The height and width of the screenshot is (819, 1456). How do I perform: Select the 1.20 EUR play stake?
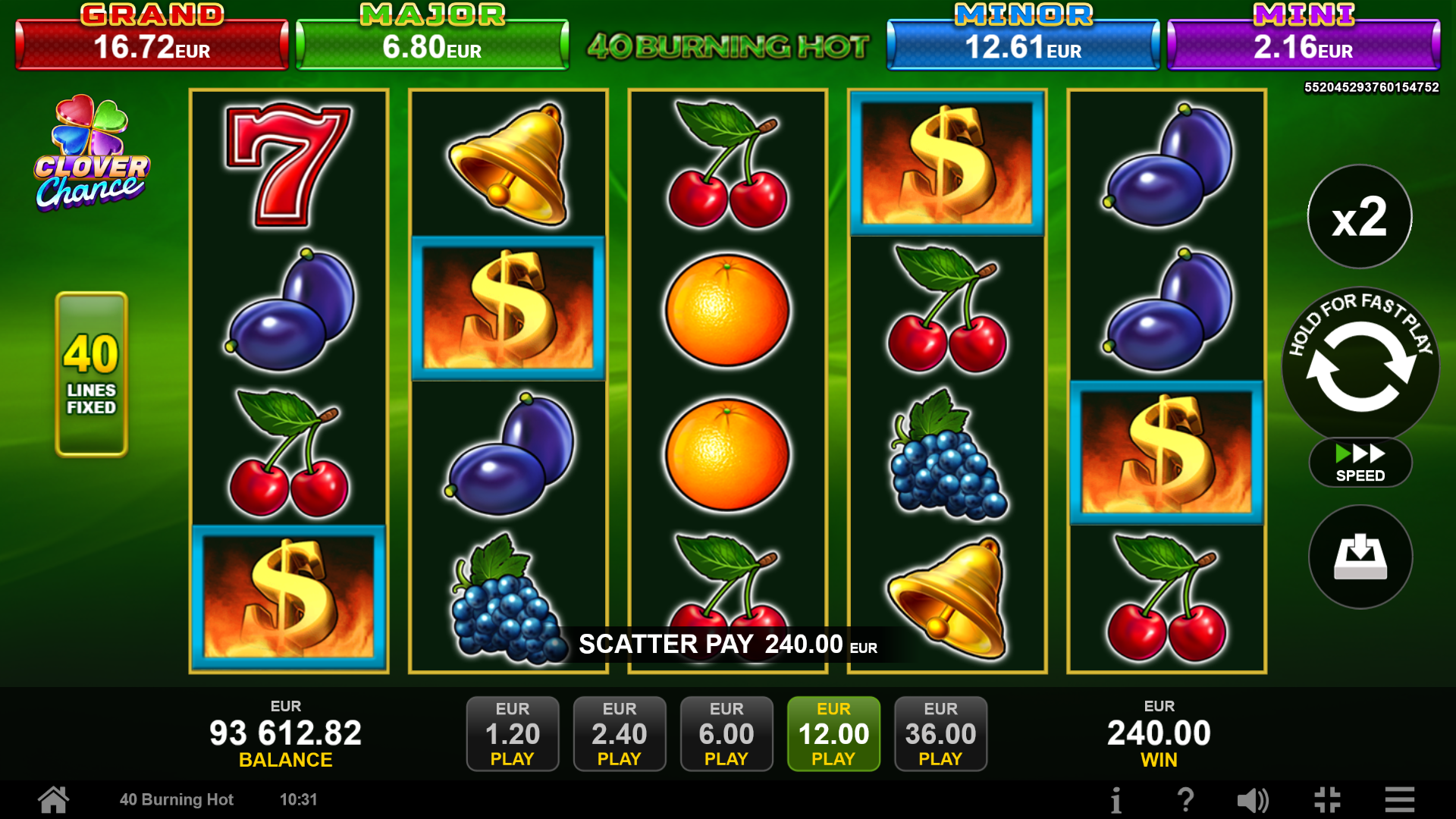tap(513, 733)
